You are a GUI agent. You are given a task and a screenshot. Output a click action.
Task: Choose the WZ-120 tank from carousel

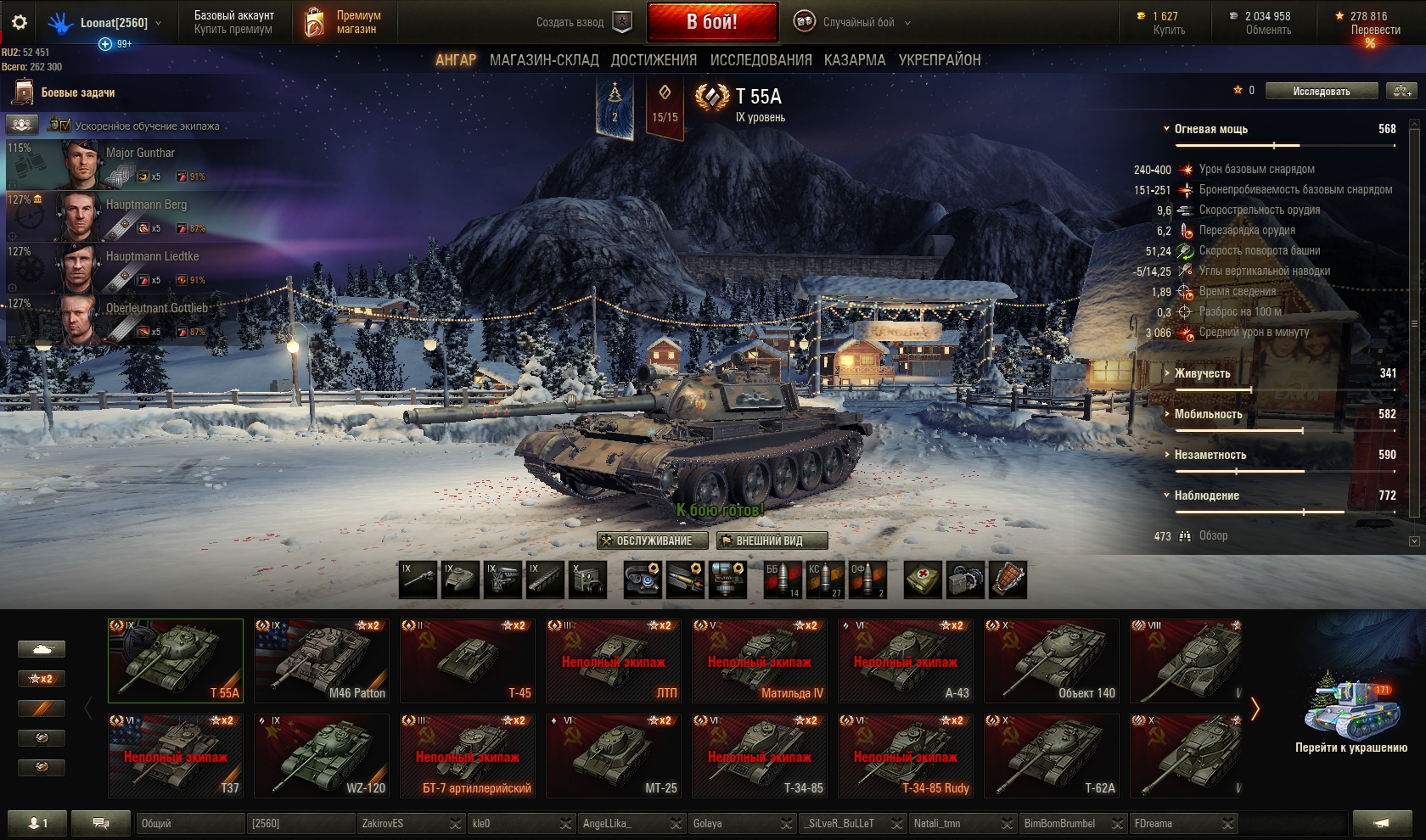[x=322, y=756]
